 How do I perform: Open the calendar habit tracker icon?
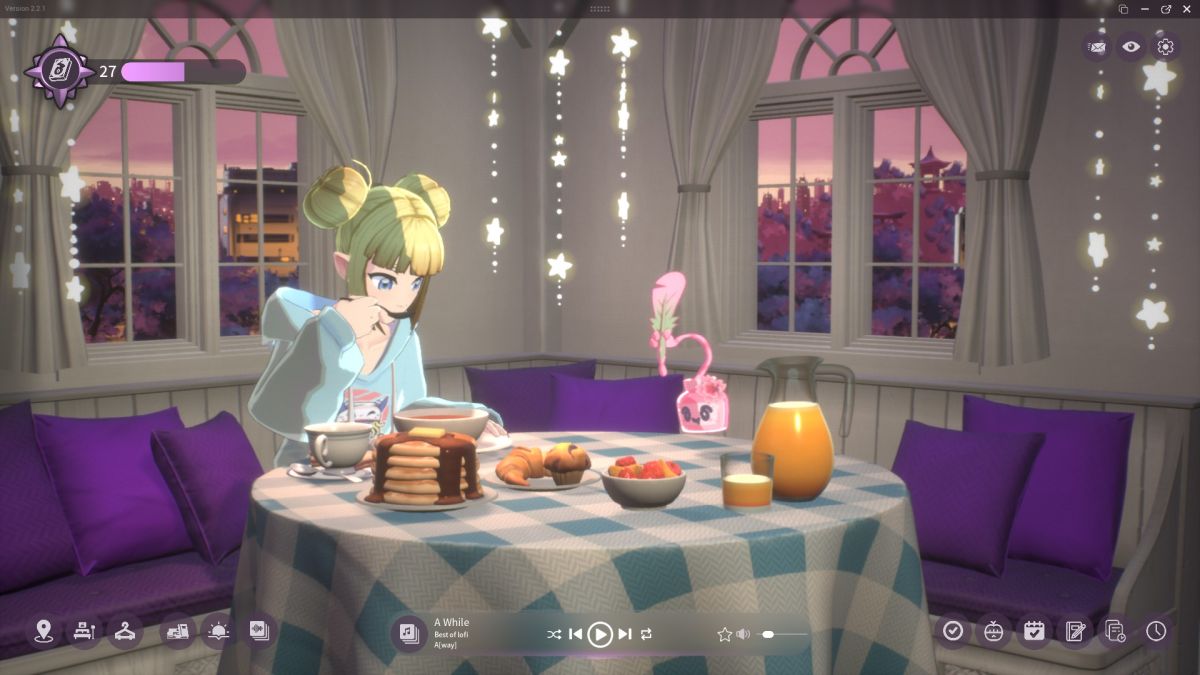(1034, 631)
